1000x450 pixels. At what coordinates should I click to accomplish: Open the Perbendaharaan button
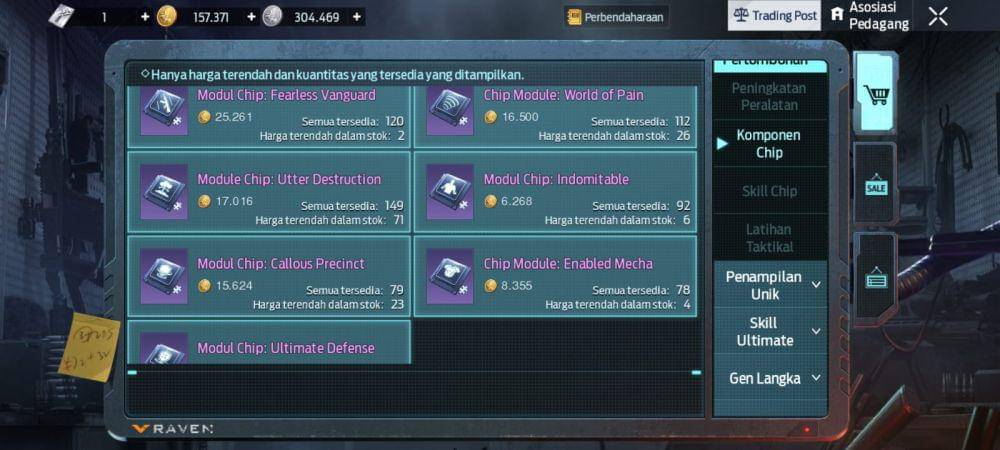coord(616,17)
